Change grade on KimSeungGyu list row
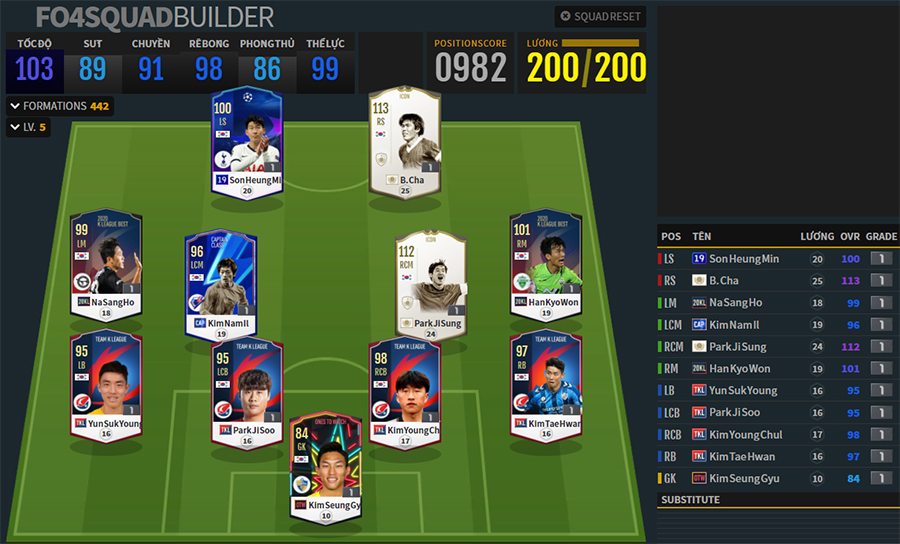The height and width of the screenshot is (544, 900). click(x=881, y=479)
